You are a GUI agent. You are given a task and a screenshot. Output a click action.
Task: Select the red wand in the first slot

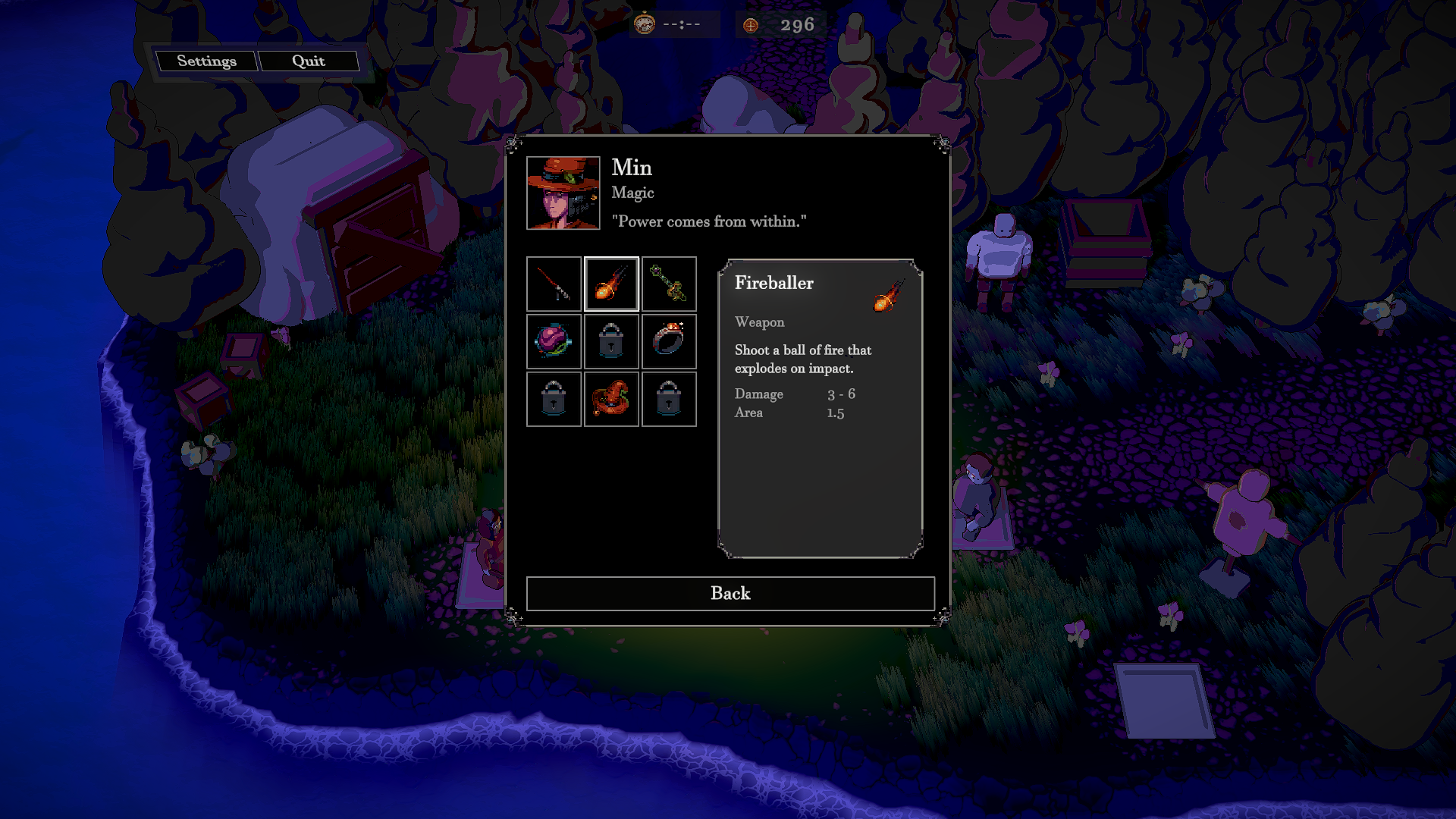click(x=554, y=284)
